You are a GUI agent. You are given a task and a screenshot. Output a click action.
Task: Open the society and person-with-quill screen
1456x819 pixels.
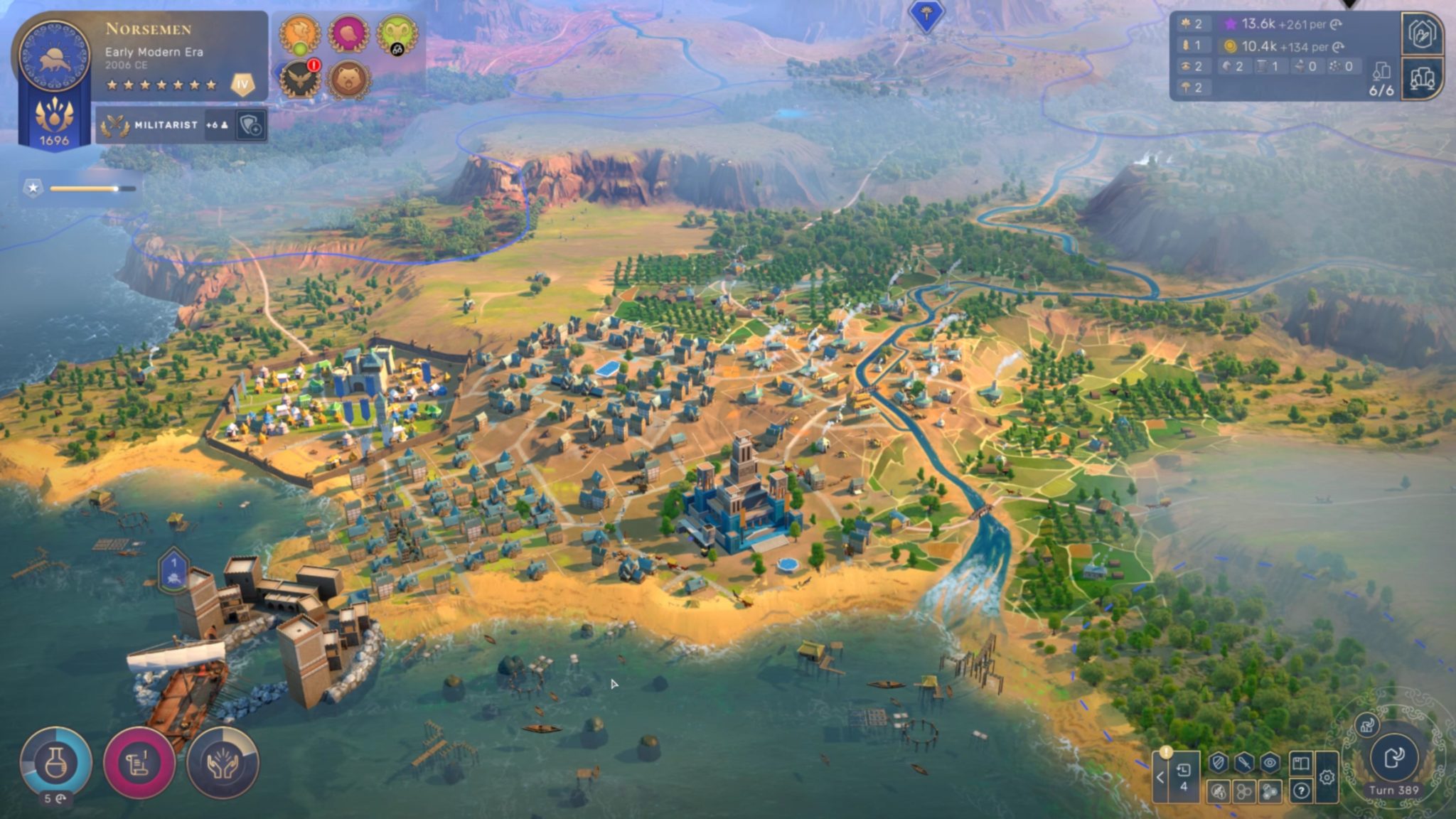(1422, 33)
